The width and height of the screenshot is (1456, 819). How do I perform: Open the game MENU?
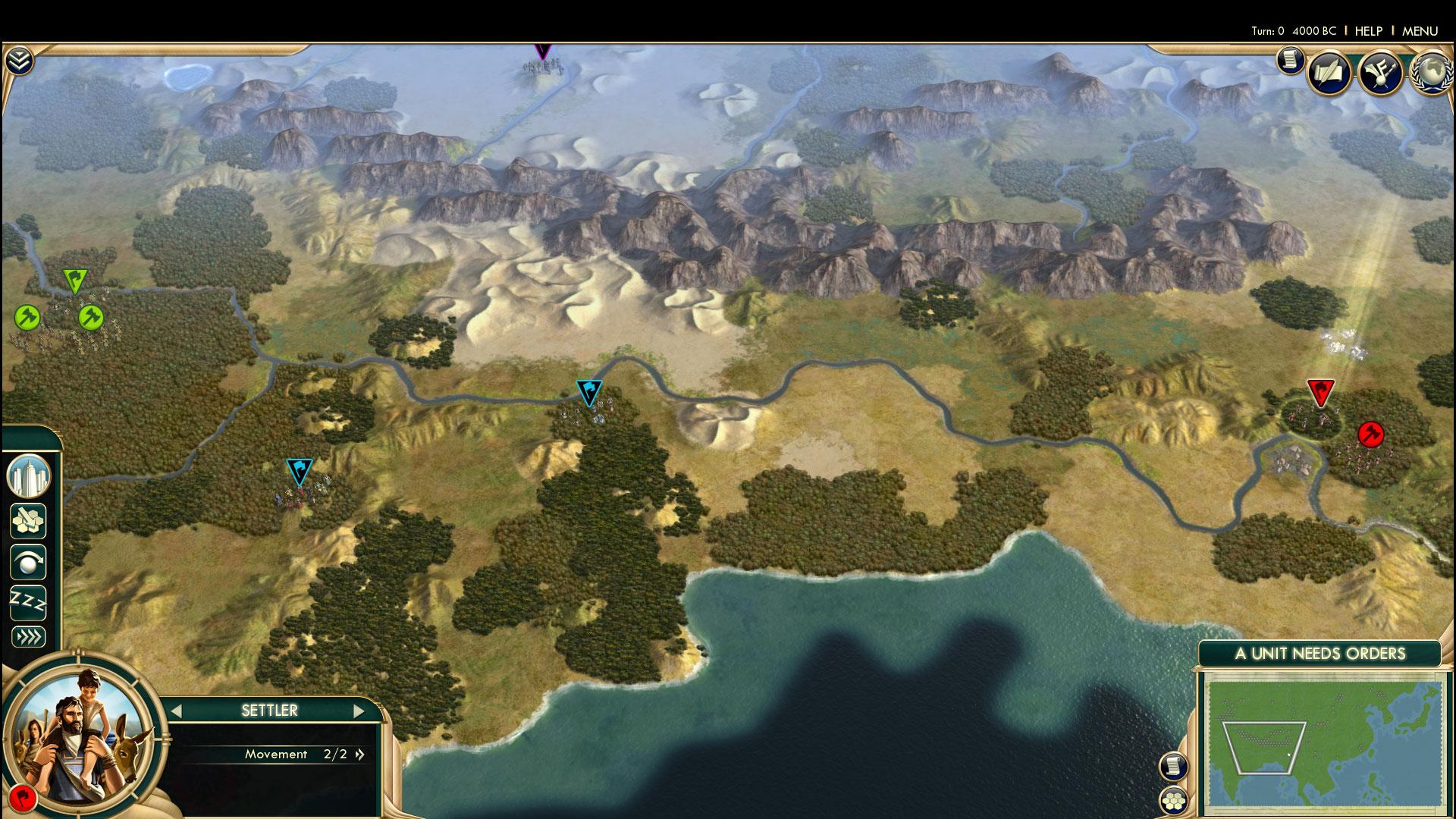[1420, 31]
